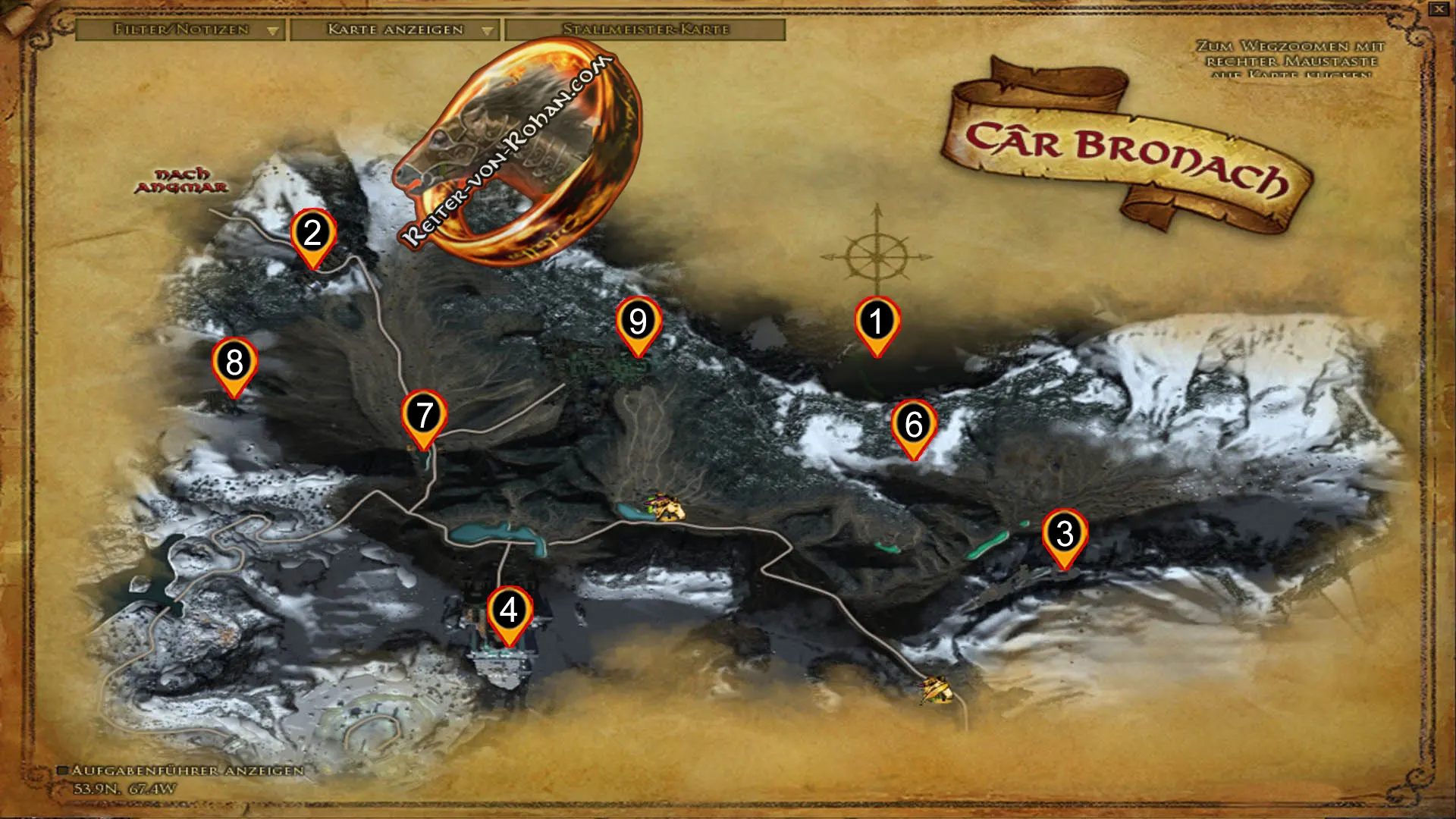Click the stable-master horse icon near the pond
This screenshot has height=819, width=1456.
click(x=666, y=508)
